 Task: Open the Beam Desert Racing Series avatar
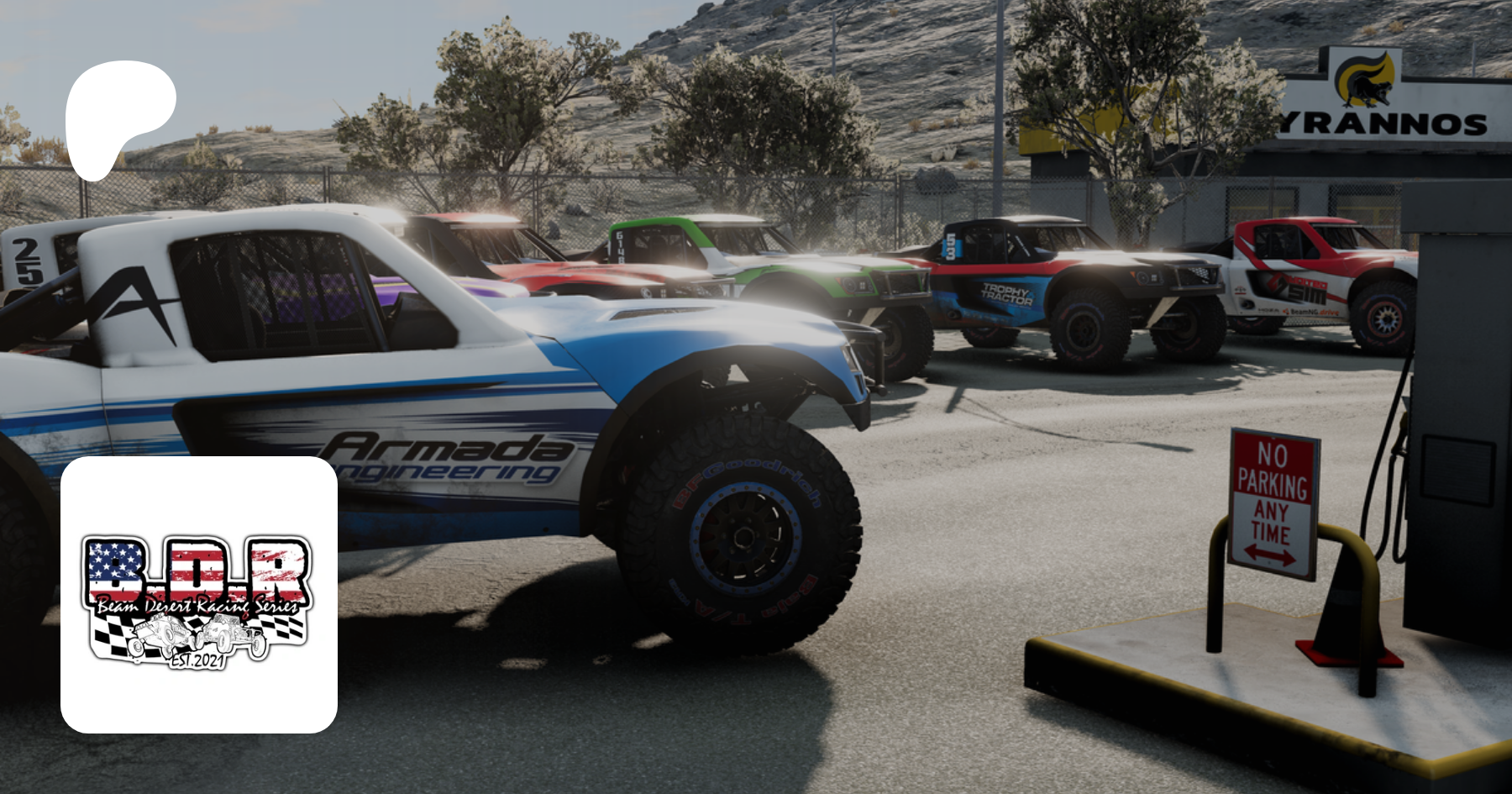point(199,595)
